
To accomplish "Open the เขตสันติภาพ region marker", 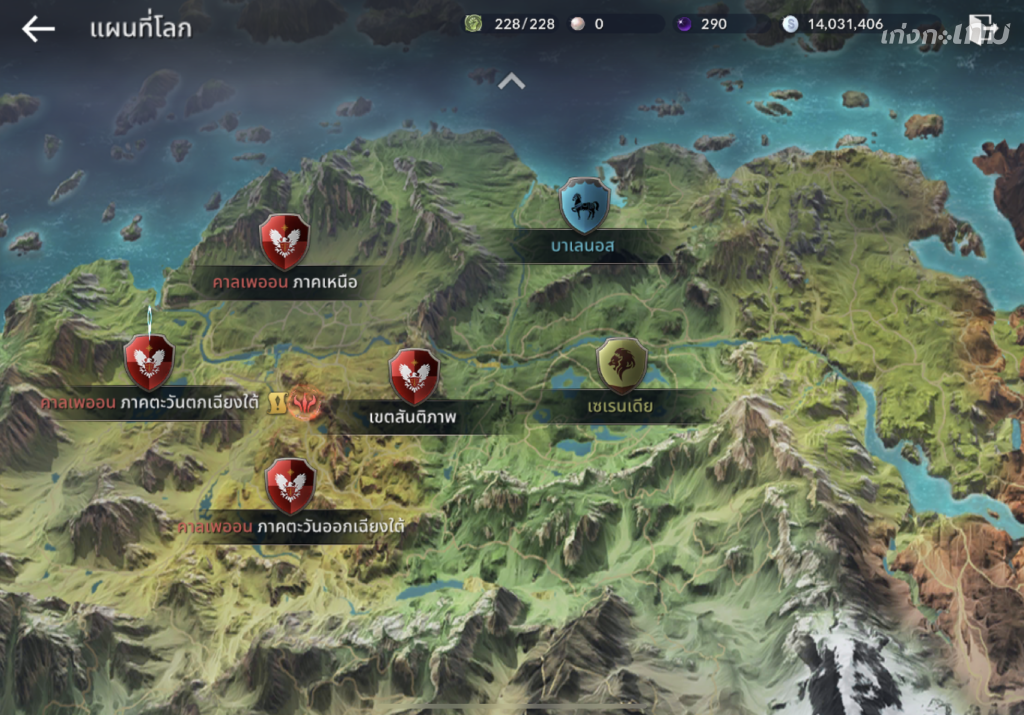I will point(414,376).
